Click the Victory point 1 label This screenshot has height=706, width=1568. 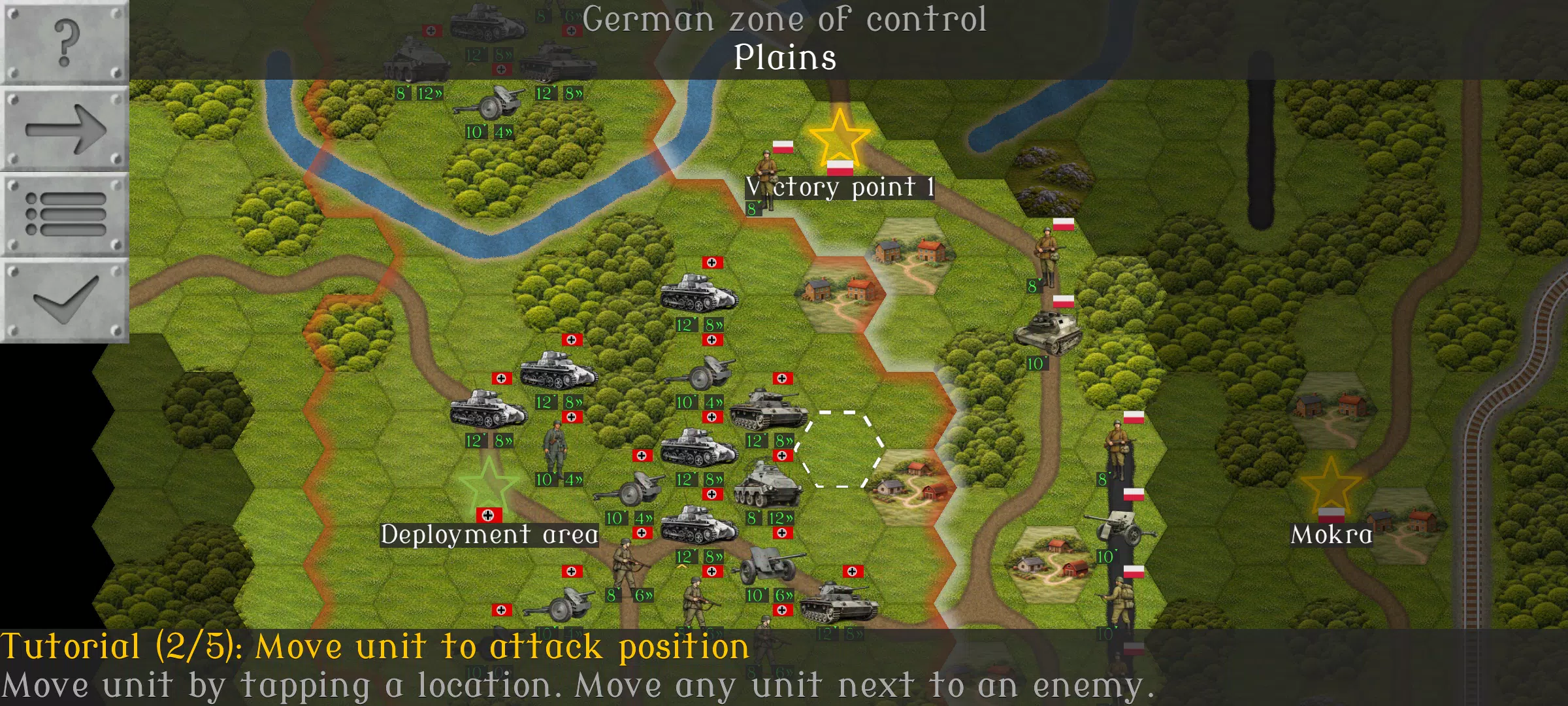point(840,188)
